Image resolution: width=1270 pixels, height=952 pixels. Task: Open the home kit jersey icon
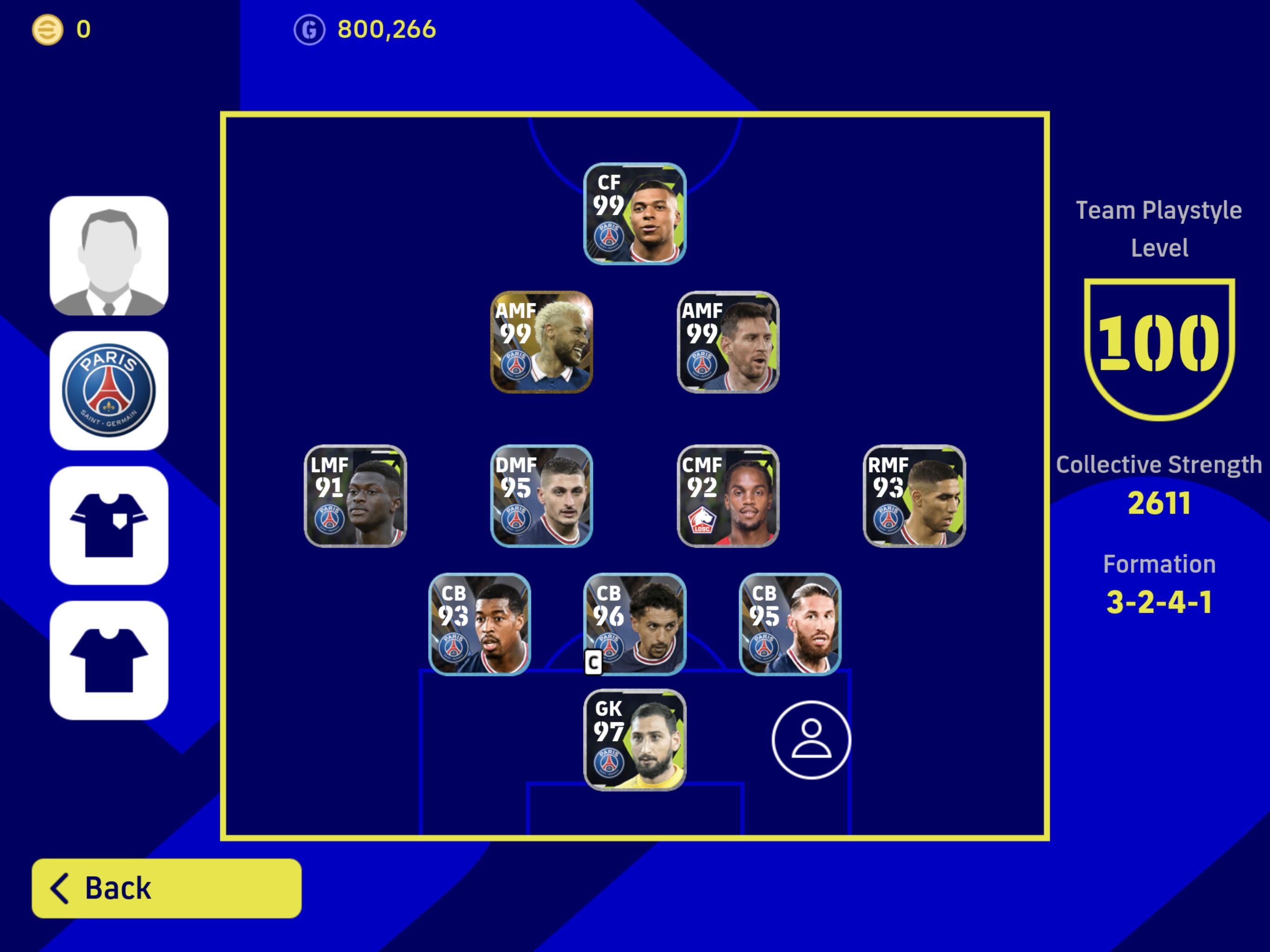108,522
